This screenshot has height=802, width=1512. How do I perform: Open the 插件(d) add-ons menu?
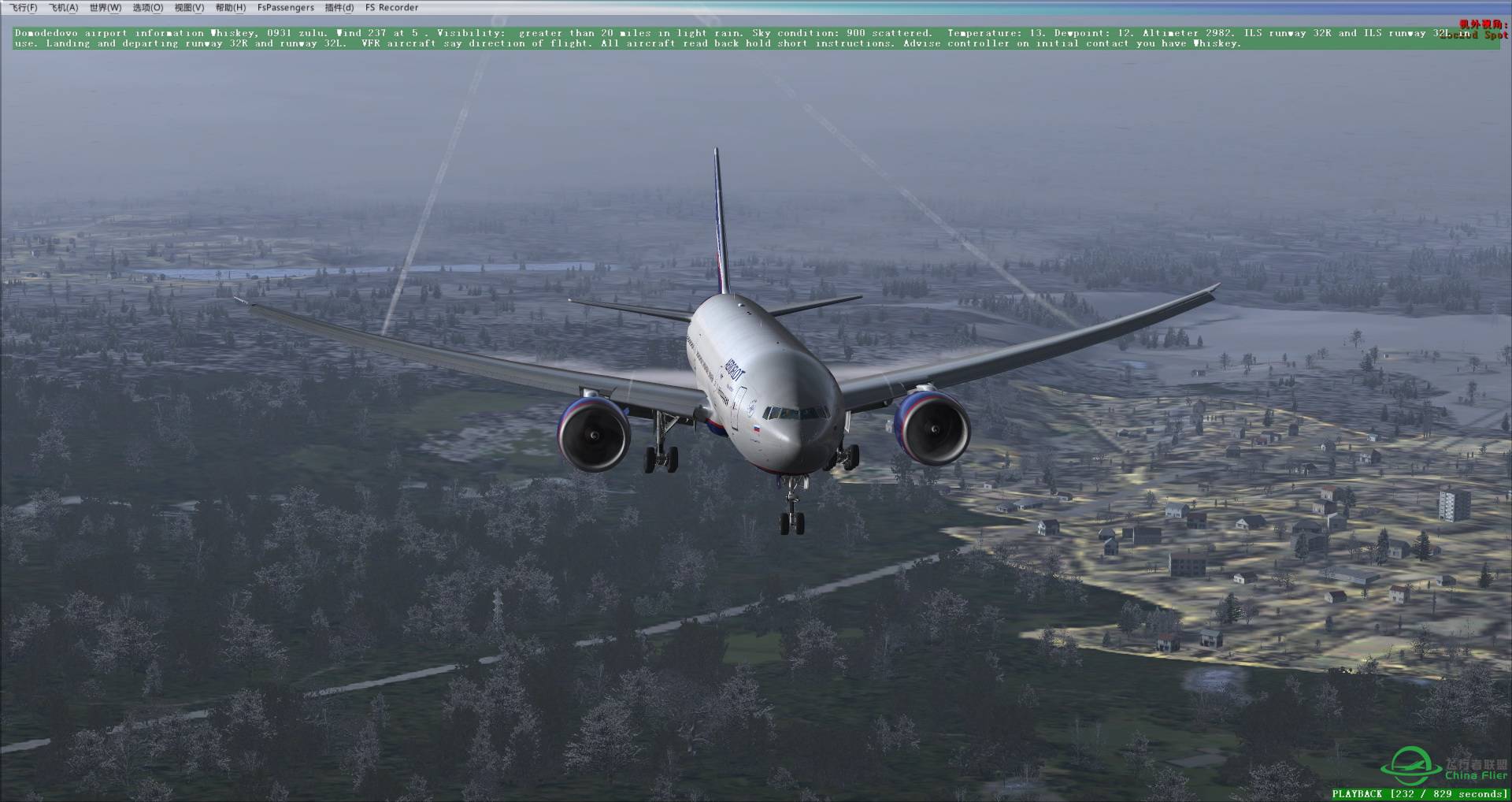[x=338, y=7]
